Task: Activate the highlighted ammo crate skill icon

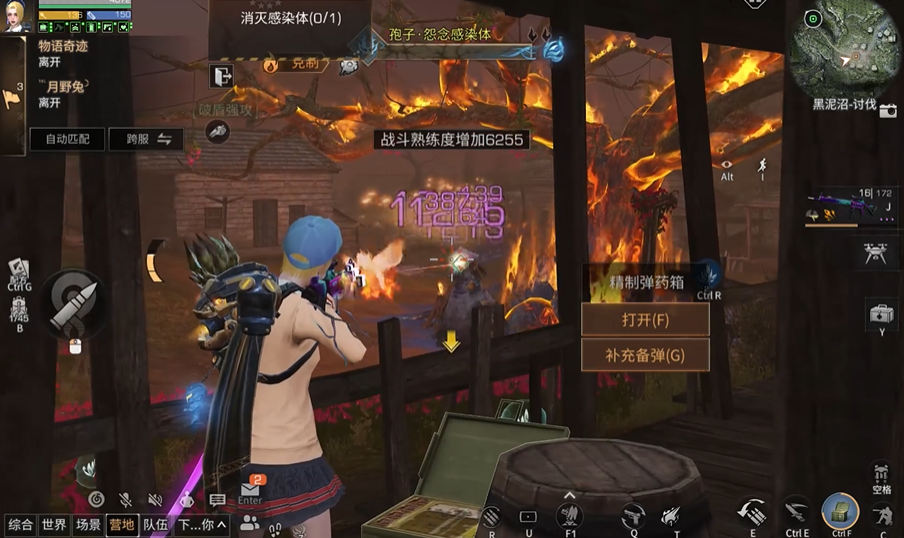Action: pos(840,512)
